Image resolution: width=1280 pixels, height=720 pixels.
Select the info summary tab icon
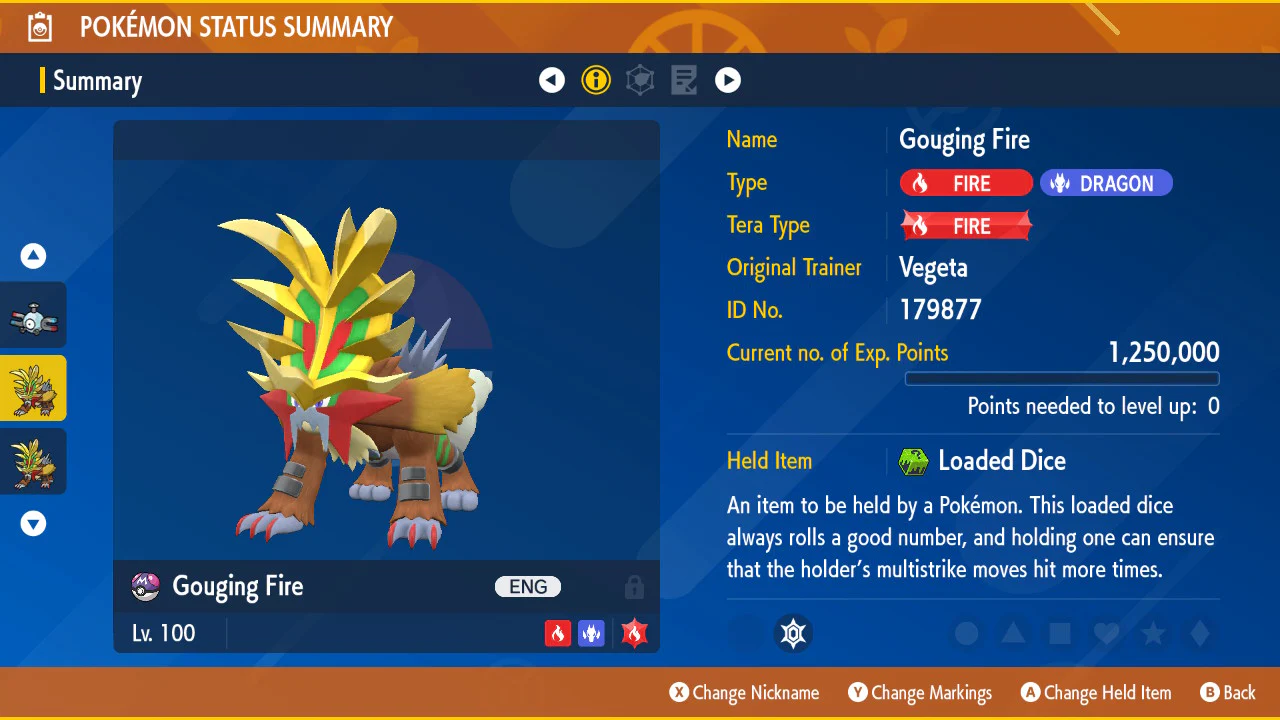click(596, 80)
